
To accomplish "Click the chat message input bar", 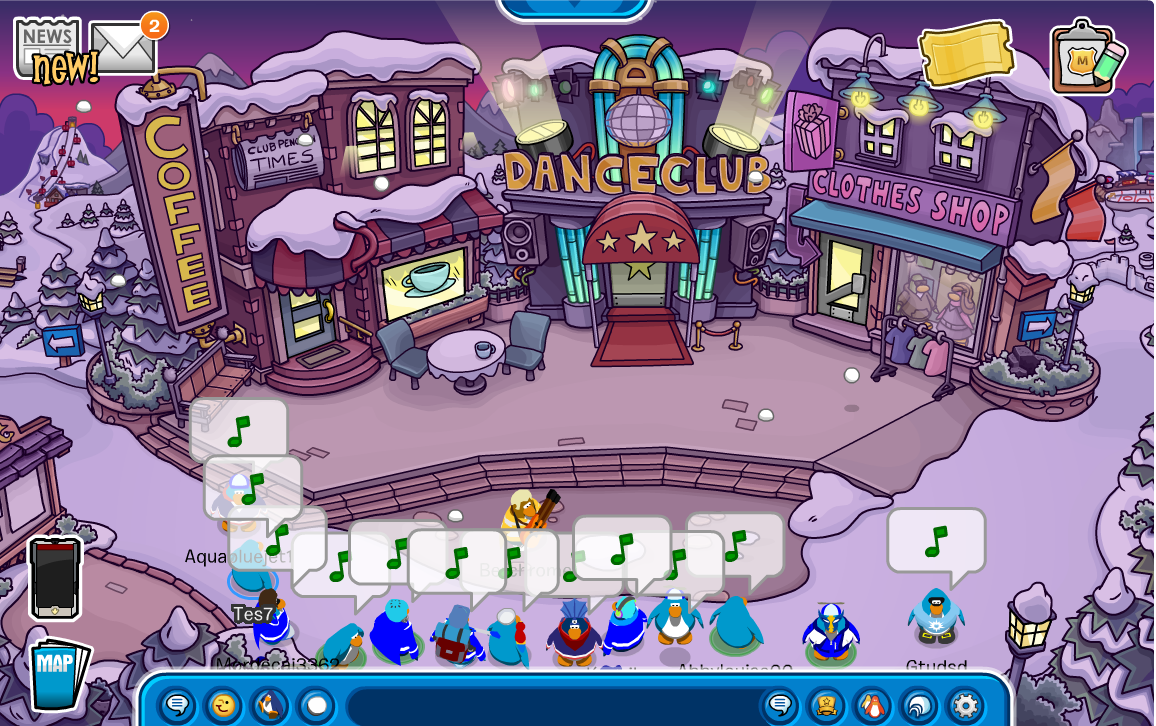I will (550, 706).
